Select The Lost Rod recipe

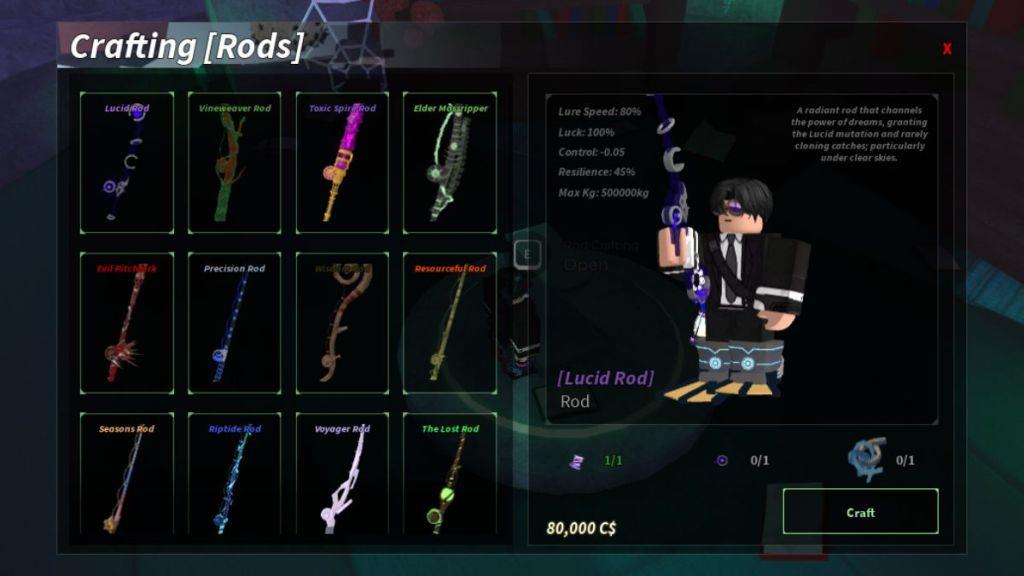click(x=449, y=475)
